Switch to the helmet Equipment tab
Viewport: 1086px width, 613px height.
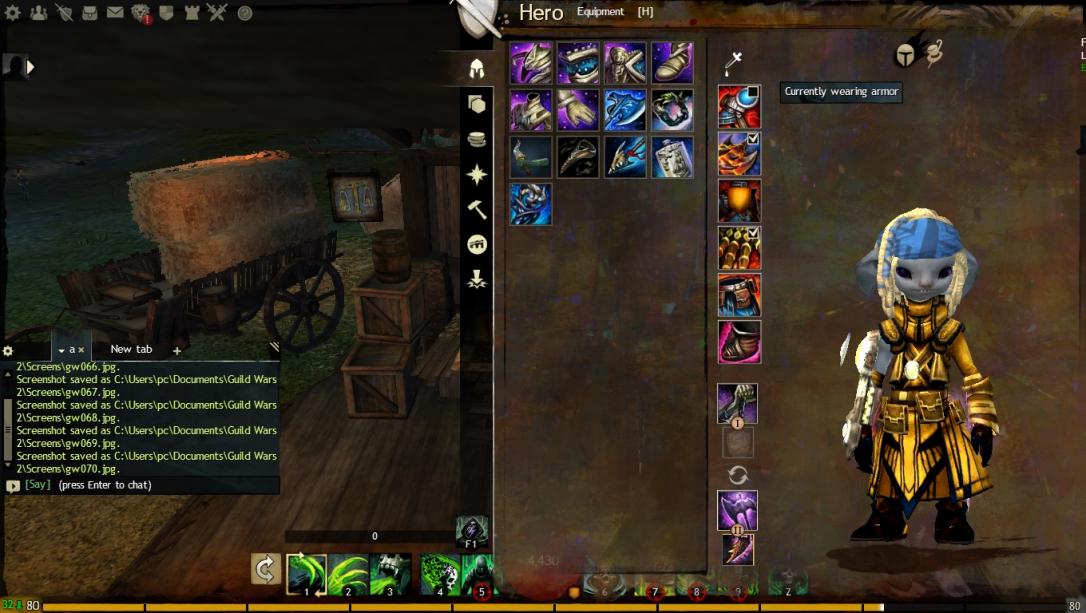[x=477, y=68]
